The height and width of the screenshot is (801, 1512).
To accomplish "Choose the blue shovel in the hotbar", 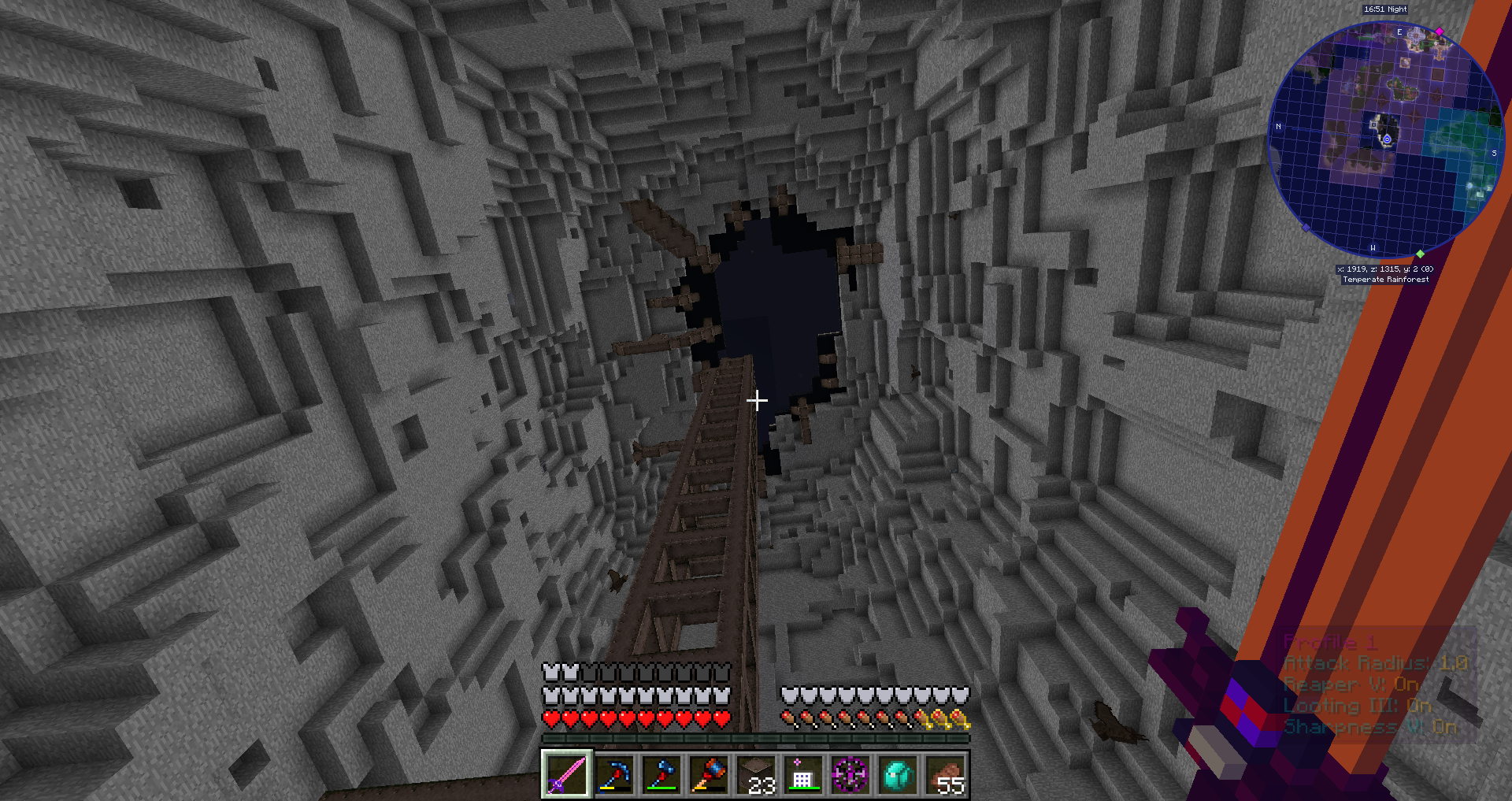I will pos(661,774).
